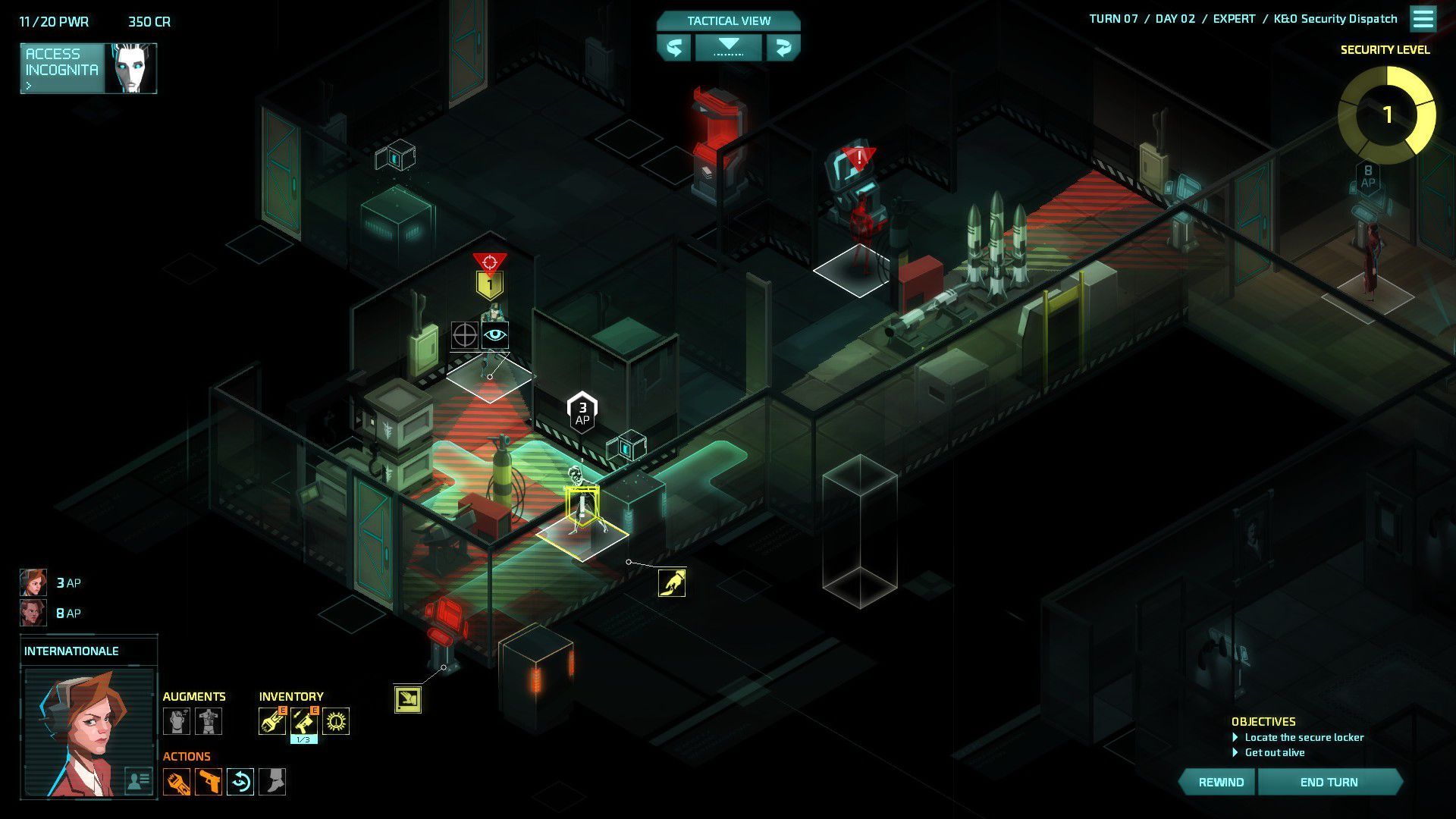The image size is (1456, 819).
Task: Click the observe eye icon on guard
Action: point(495,334)
